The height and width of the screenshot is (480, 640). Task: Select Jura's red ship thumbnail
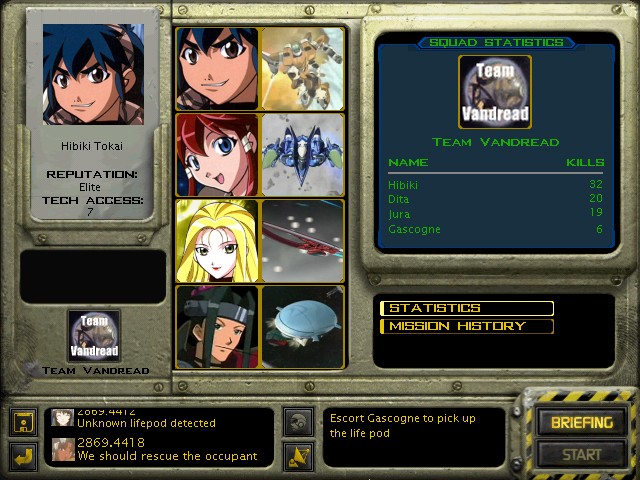pos(302,241)
